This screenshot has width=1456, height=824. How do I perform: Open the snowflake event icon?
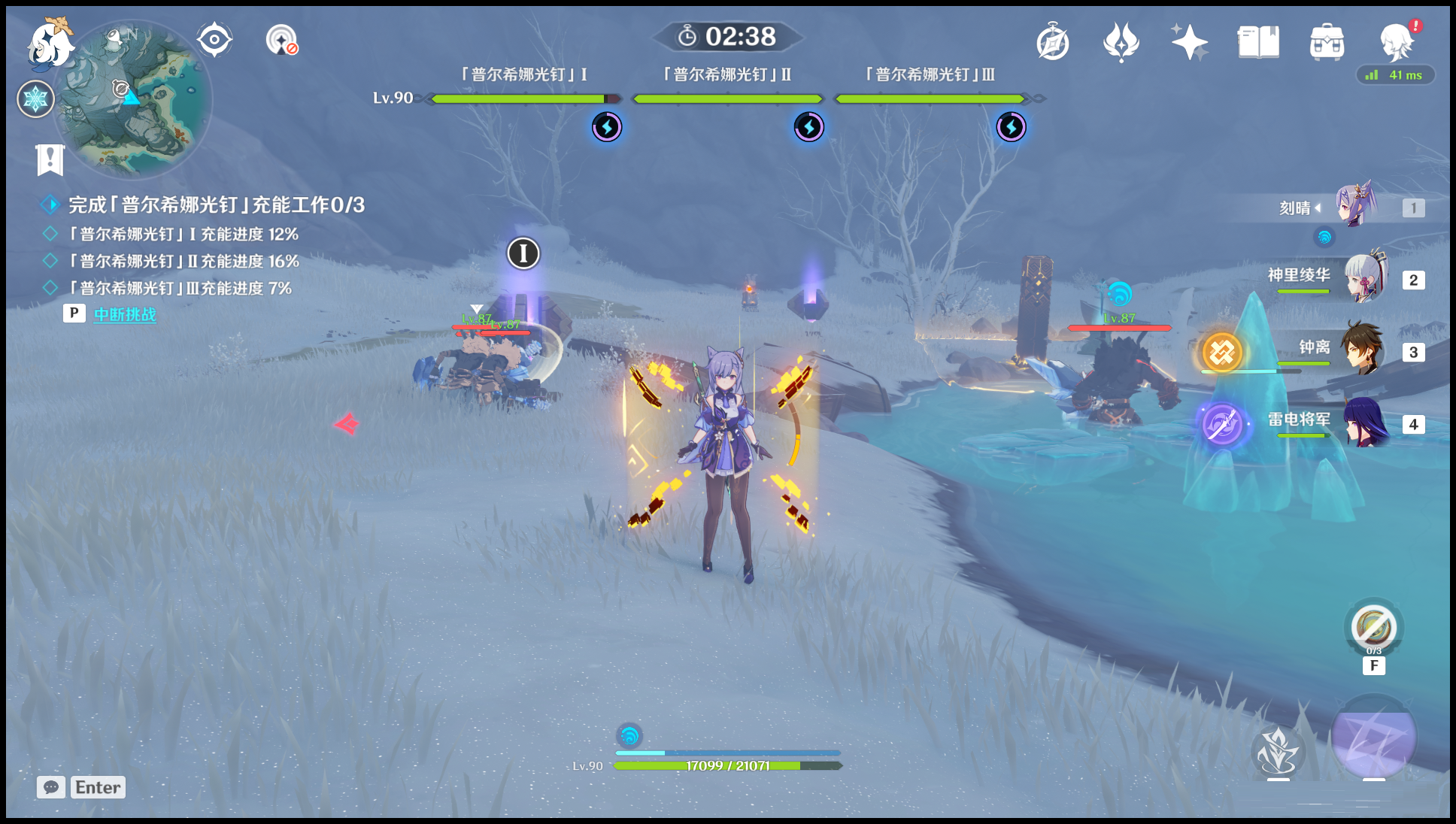click(x=35, y=99)
